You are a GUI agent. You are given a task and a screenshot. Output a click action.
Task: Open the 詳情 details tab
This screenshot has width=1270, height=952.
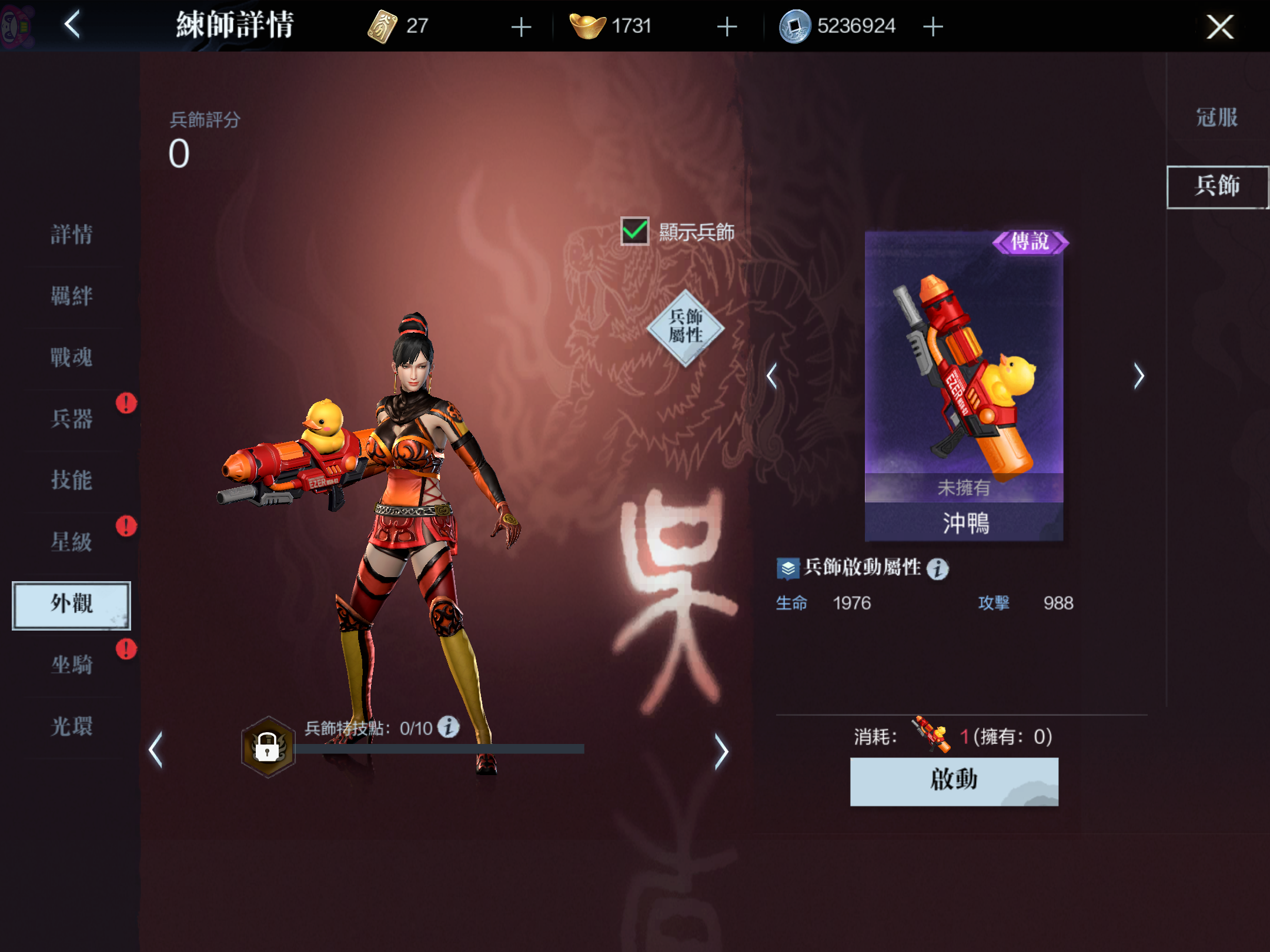(71, 234)
